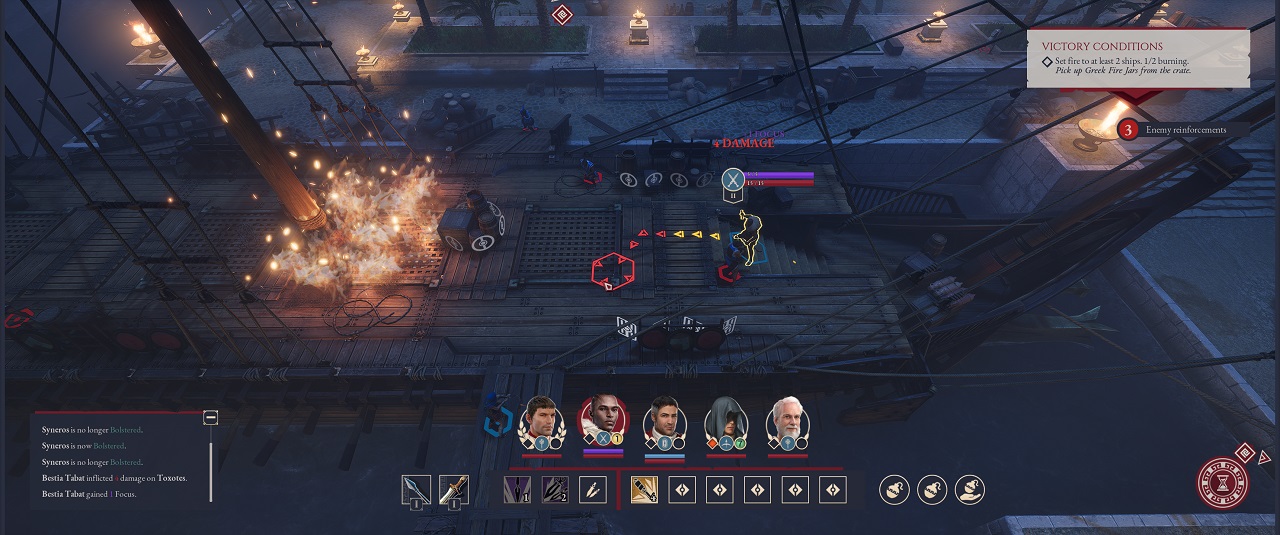The height and width of the screenshot is (535, 1280).
Task: Use the highlighted golden strike ability
Action: click(x=644, y=490)
